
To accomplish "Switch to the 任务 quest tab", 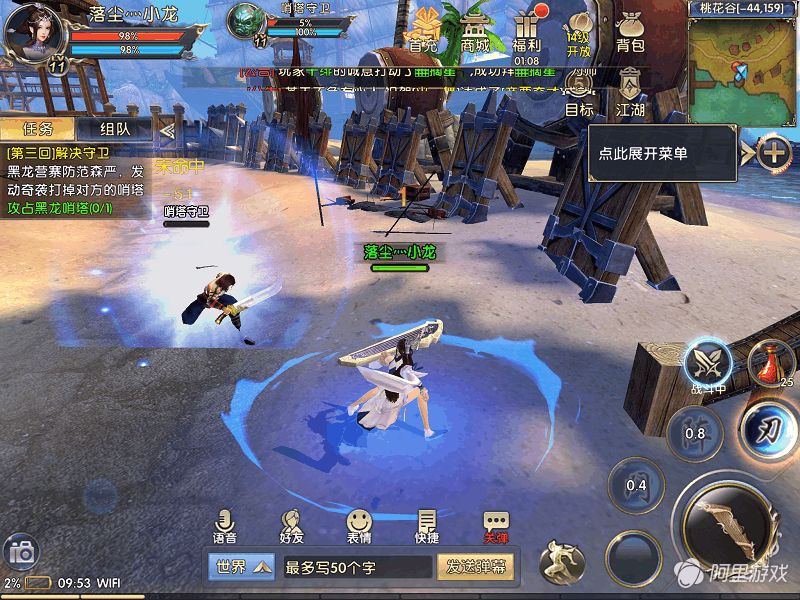I will [37, 129].
